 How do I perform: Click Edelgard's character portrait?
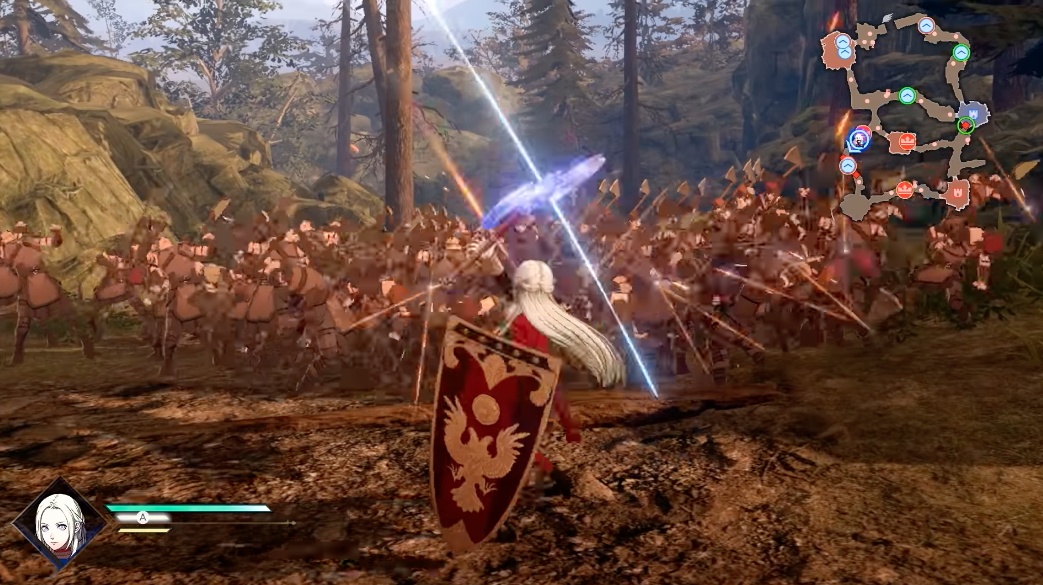58,523
